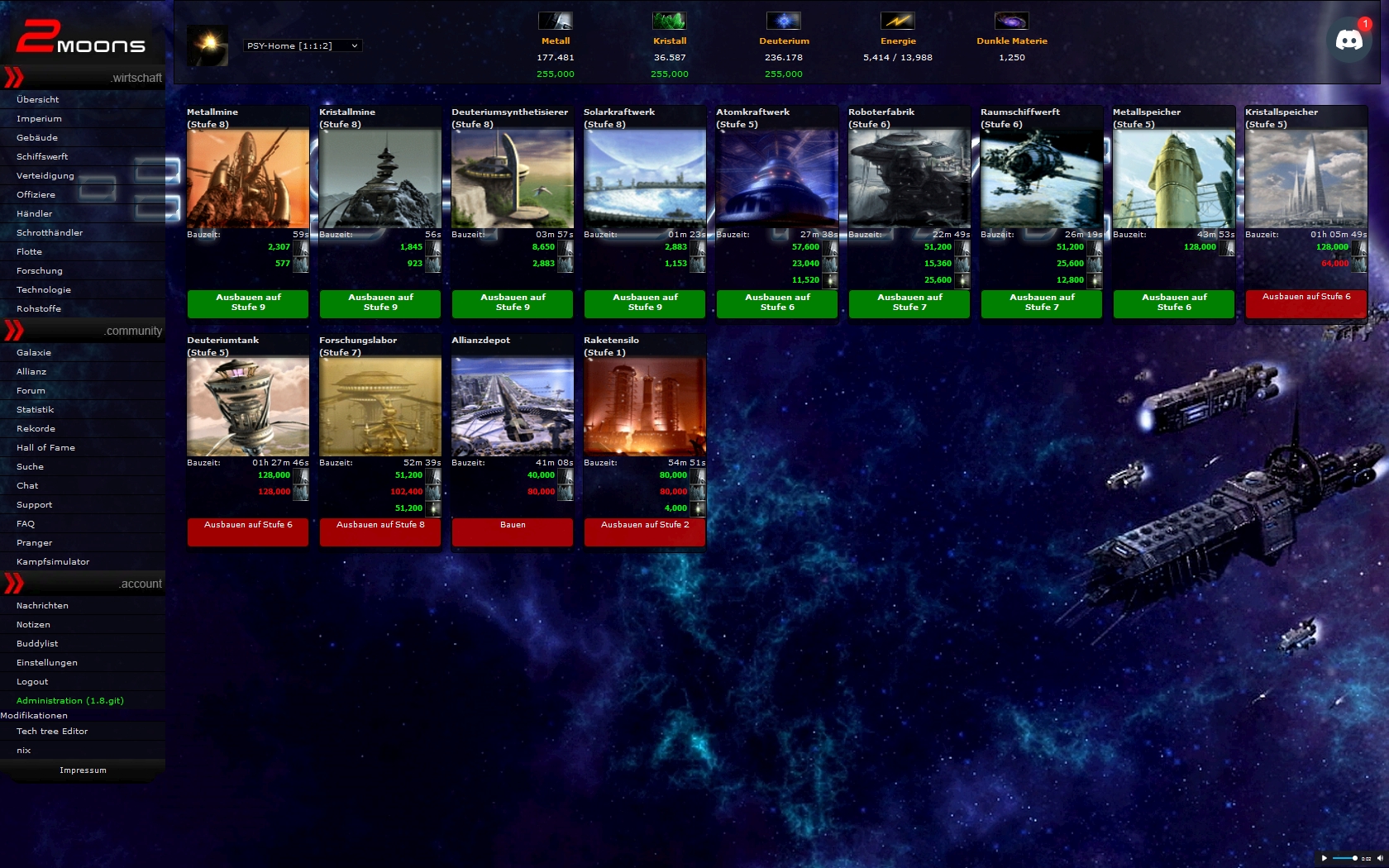
Task: Play the audio player in the corner
Action: pos(1325,858)
